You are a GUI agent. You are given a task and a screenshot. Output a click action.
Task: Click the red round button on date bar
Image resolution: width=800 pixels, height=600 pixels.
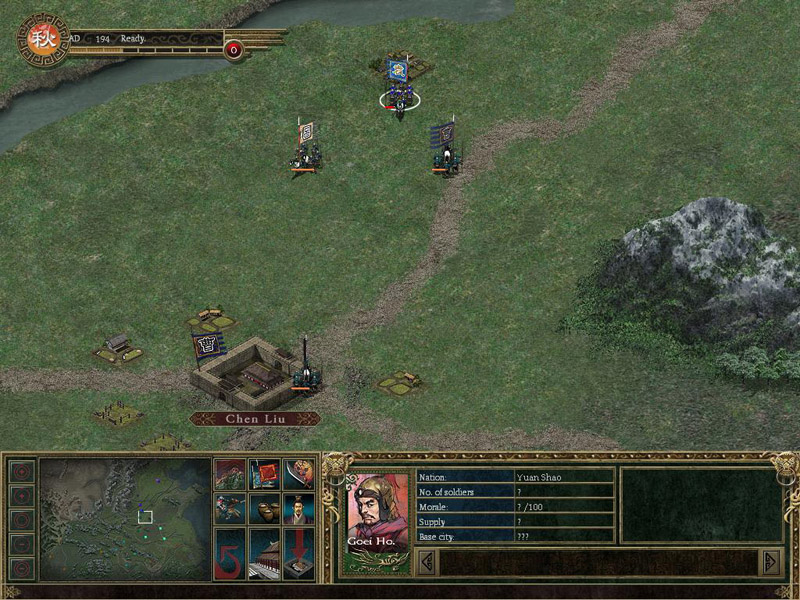[x=234, y=49]
